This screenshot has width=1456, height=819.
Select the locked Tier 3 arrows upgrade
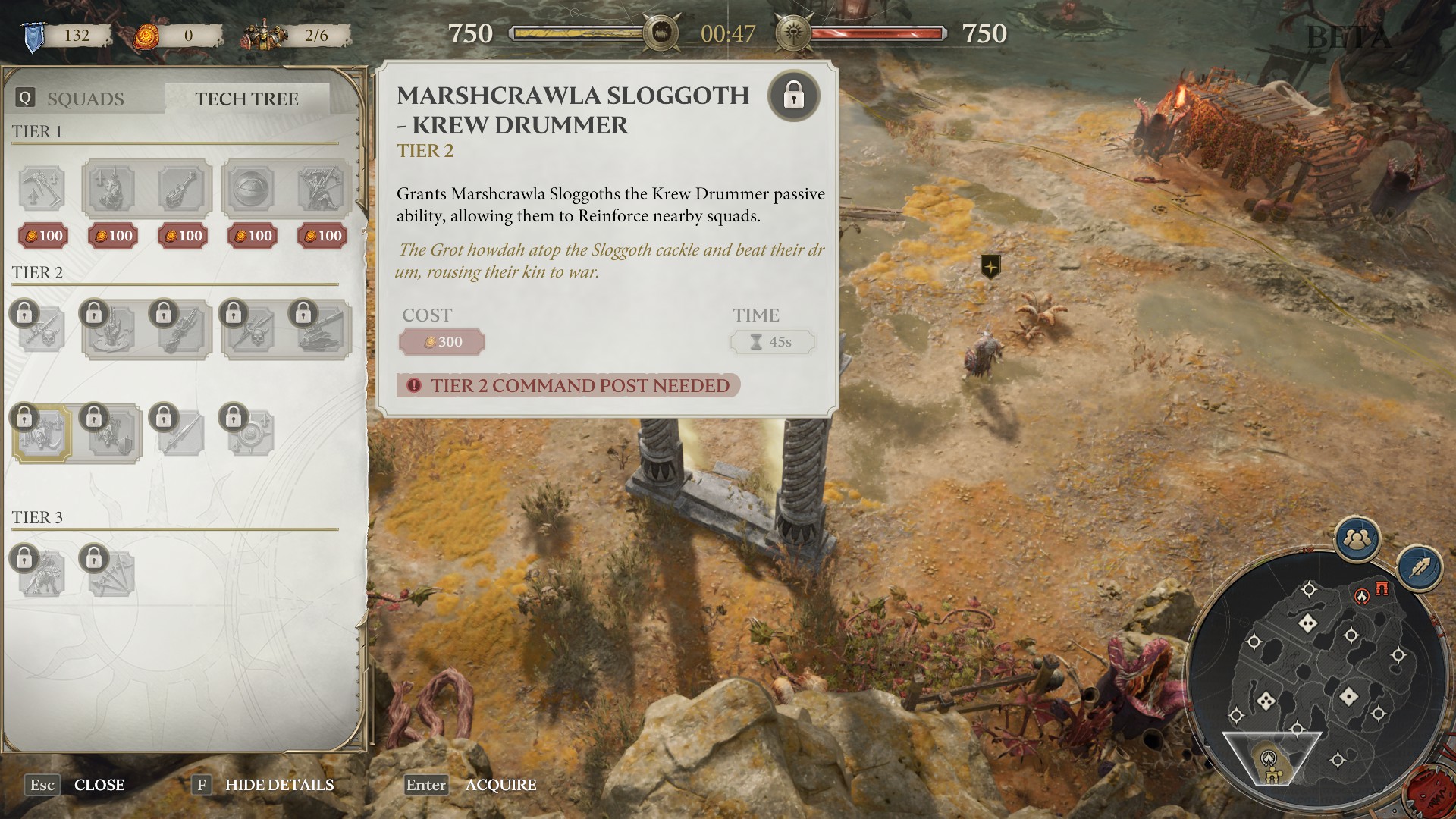coord(111,574)
